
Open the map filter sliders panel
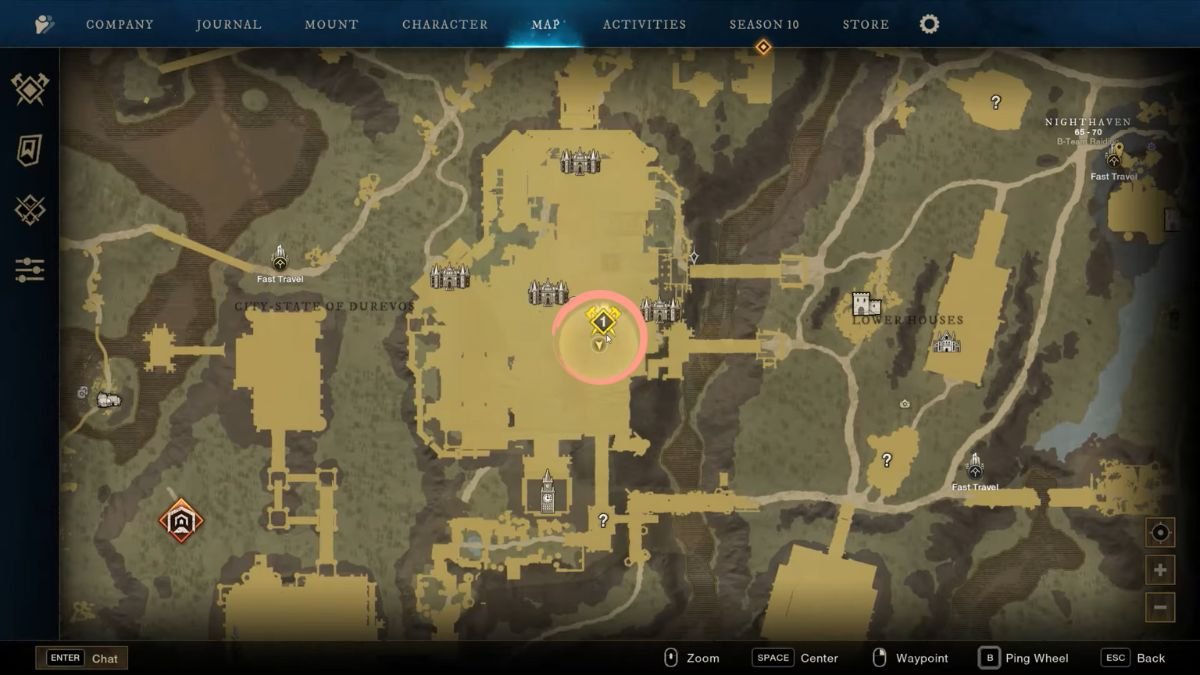point(30,269)
